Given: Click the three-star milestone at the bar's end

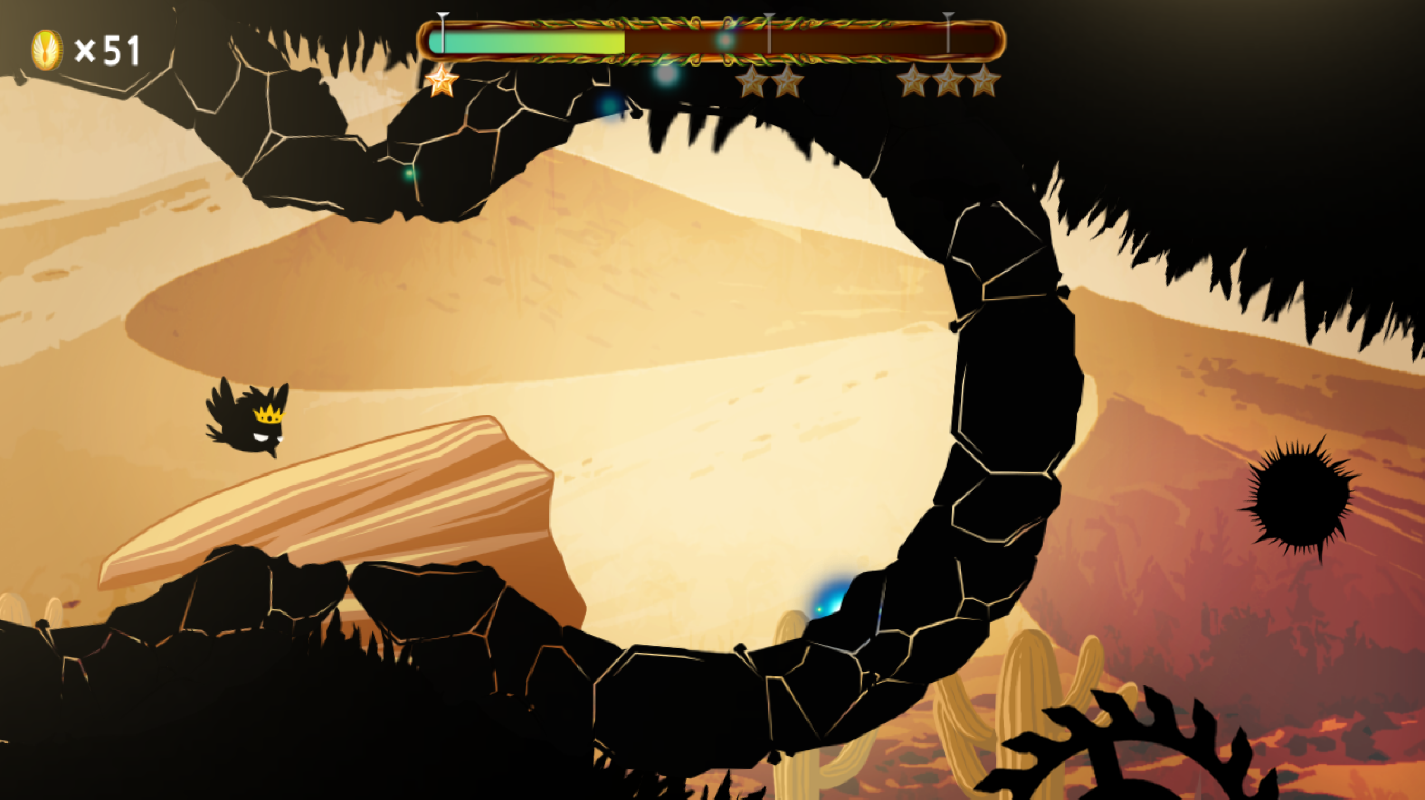Looking at the screenshot, I should tap(947, 80).
